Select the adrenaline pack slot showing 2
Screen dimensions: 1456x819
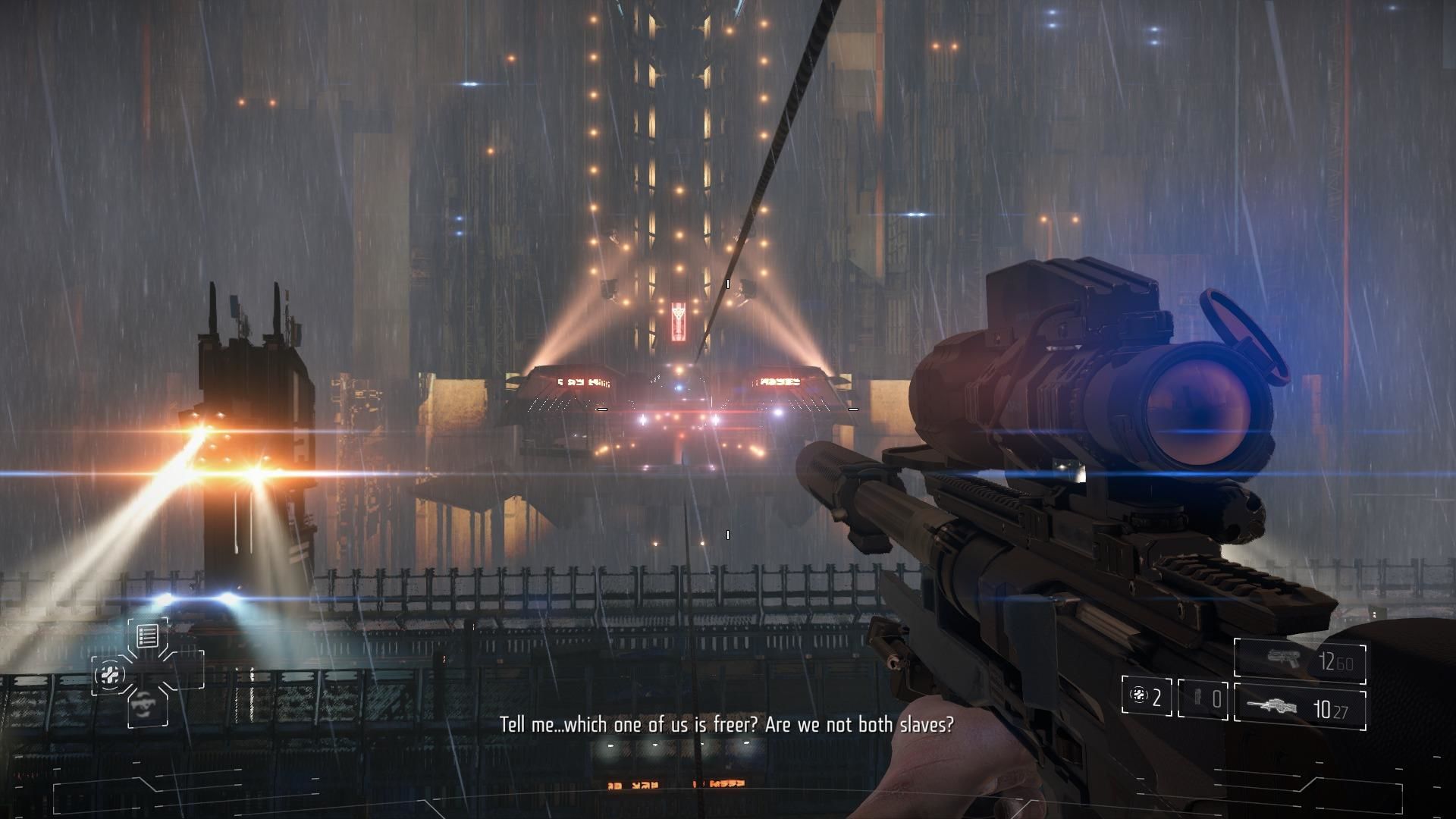click(1146, 697)
